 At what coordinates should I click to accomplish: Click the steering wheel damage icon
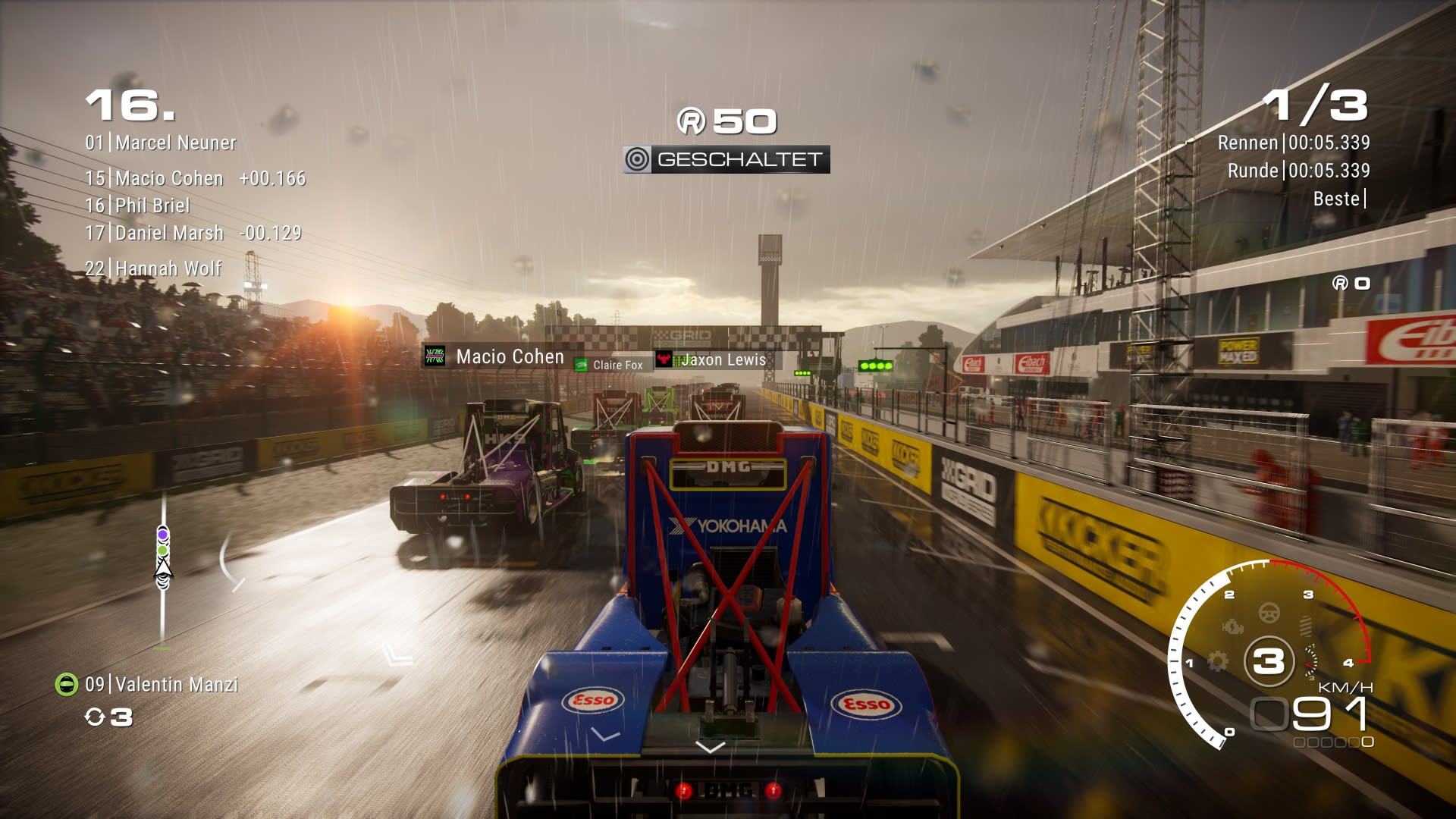tap(1269, 612)
